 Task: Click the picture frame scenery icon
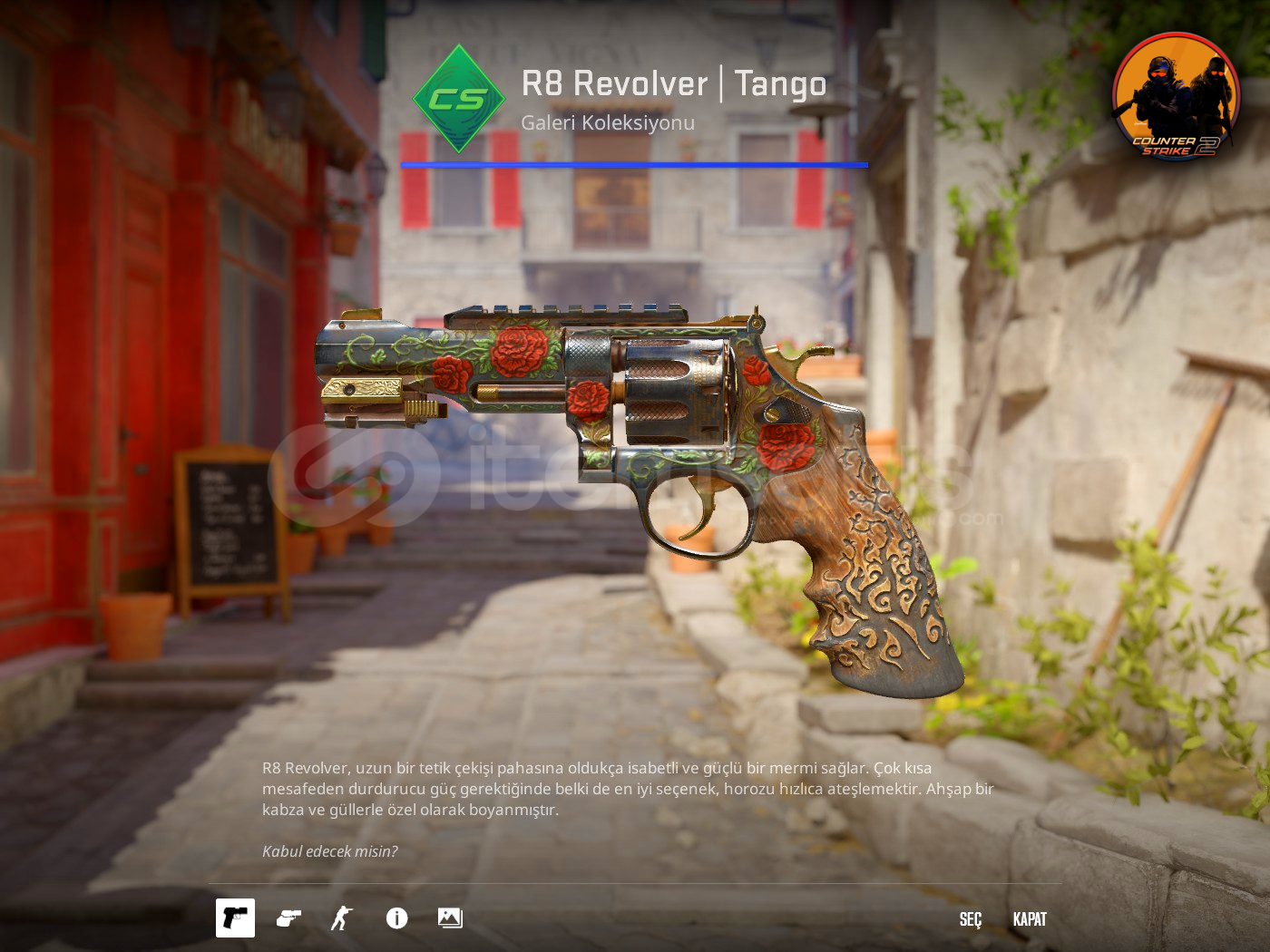pyautogui.click(x=450, y=918)
